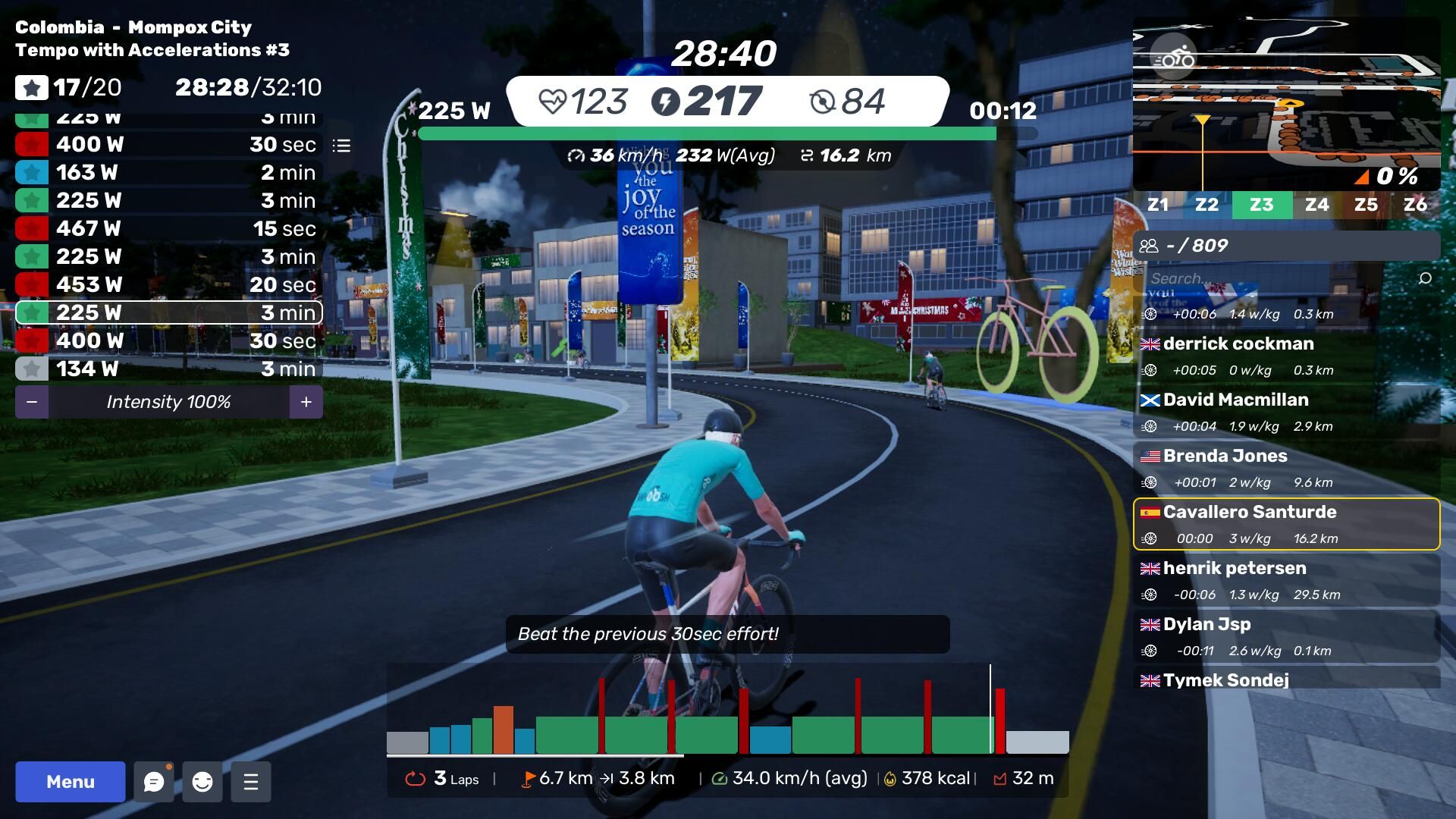1456x819 pixels.
Task: Select rider Dylan Jsp
Action: (x=1286, y=636)
